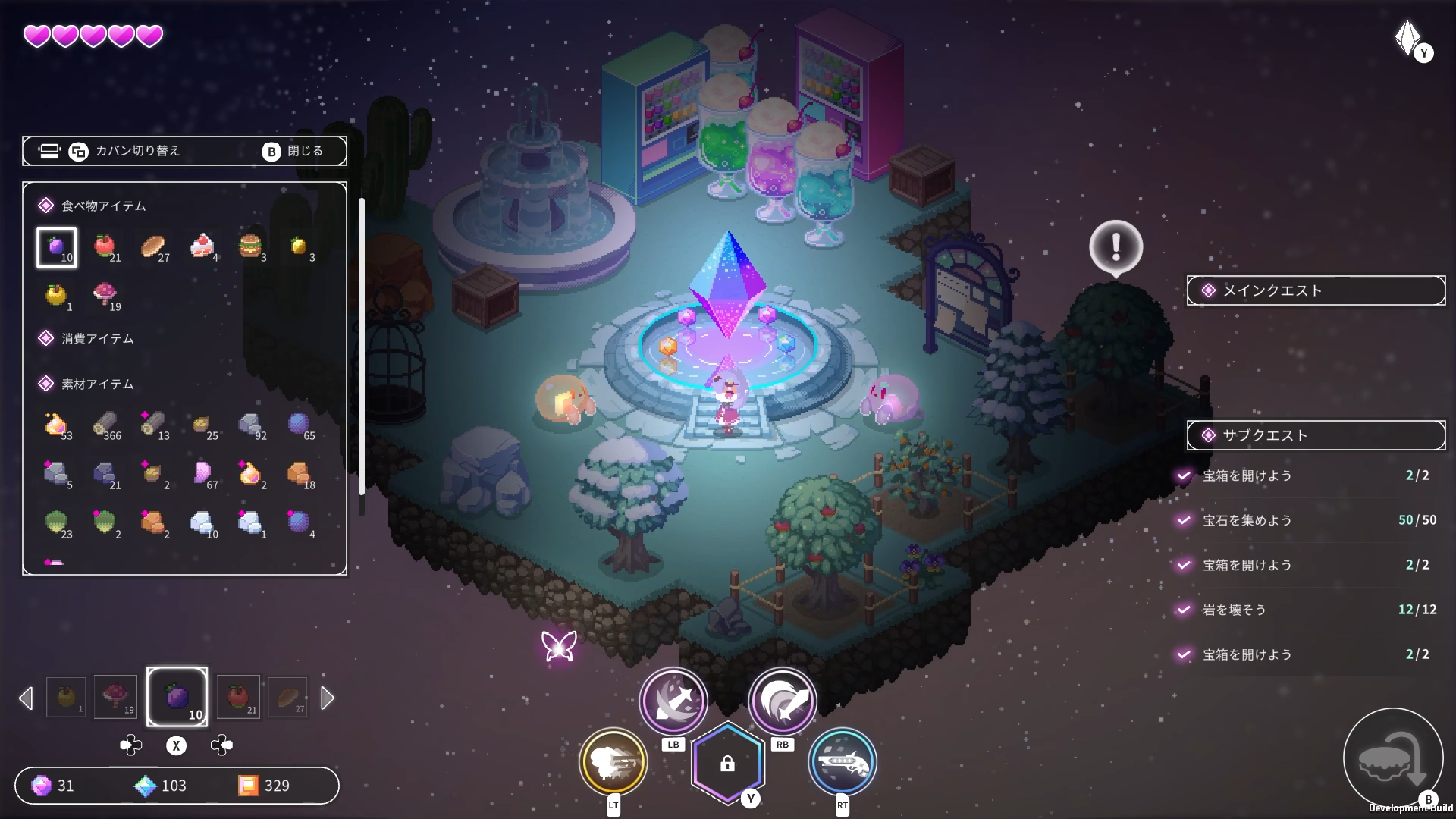
Task: Select the strawberry cake slice
Action: pyautogui.click(x=202, y=246)
